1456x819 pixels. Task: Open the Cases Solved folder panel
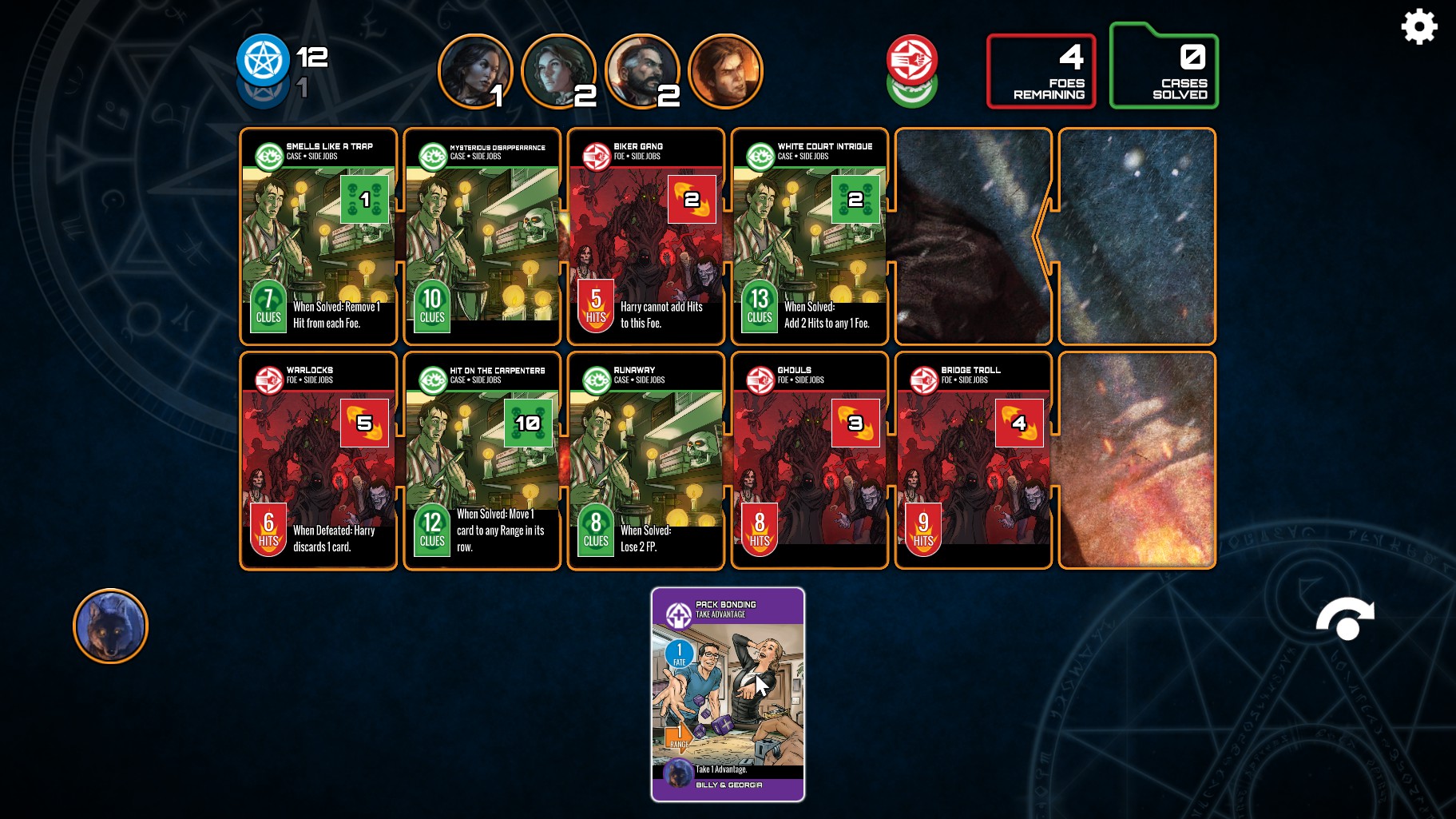coord(1164,70)
